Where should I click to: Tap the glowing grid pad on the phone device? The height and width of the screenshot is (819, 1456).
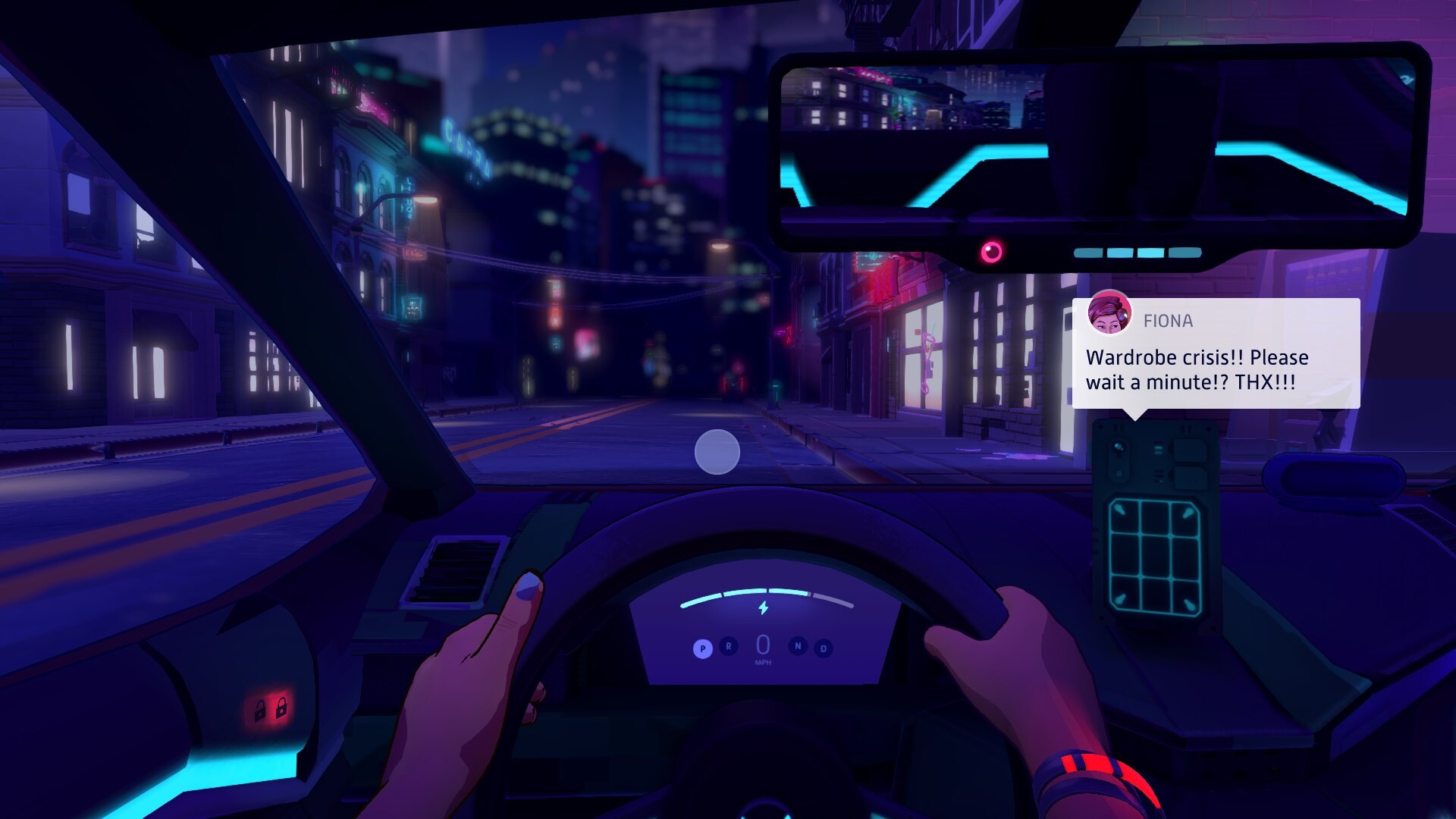[1153, 556]
